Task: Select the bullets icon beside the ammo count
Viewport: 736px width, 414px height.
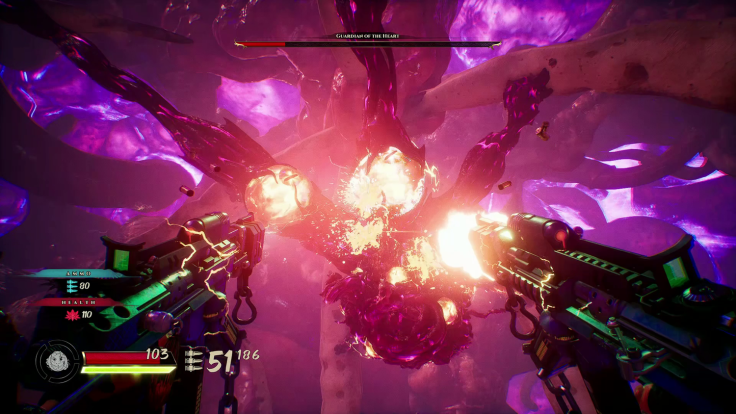Action: click(x=193, y=361)
